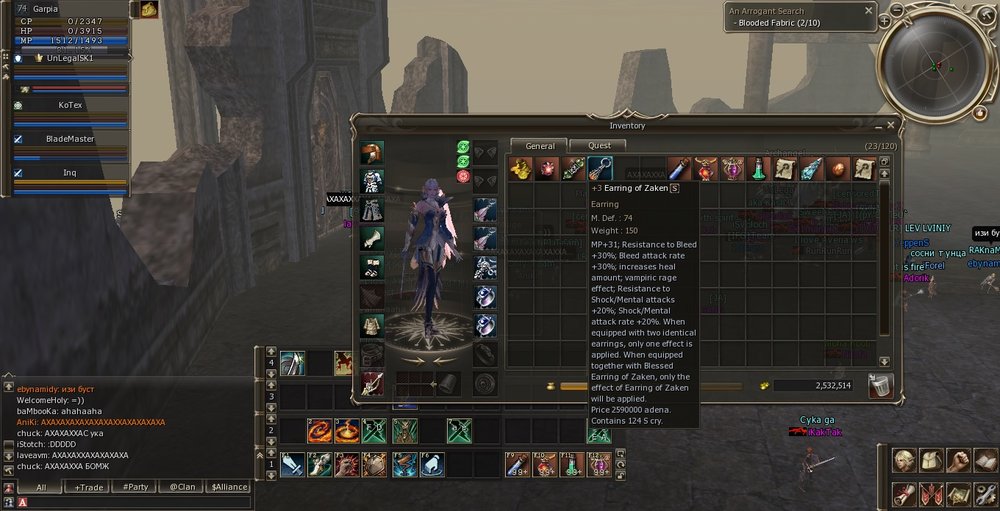Viewport: 1000px width, 511px height.
Task: Click the inventory trash can button
Action: point(880,385)
